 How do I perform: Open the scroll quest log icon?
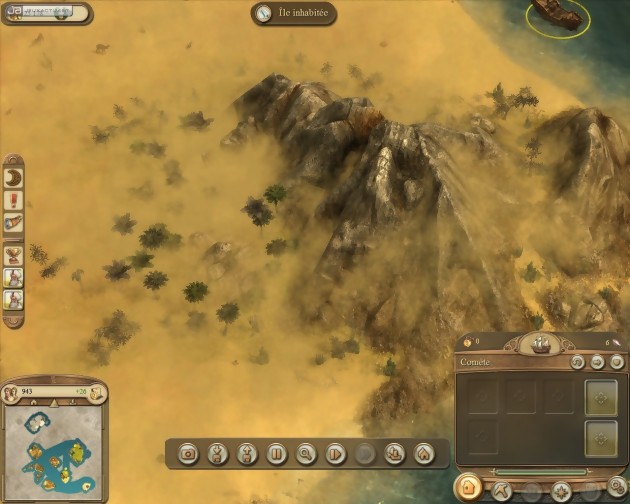tap(14, 224)
